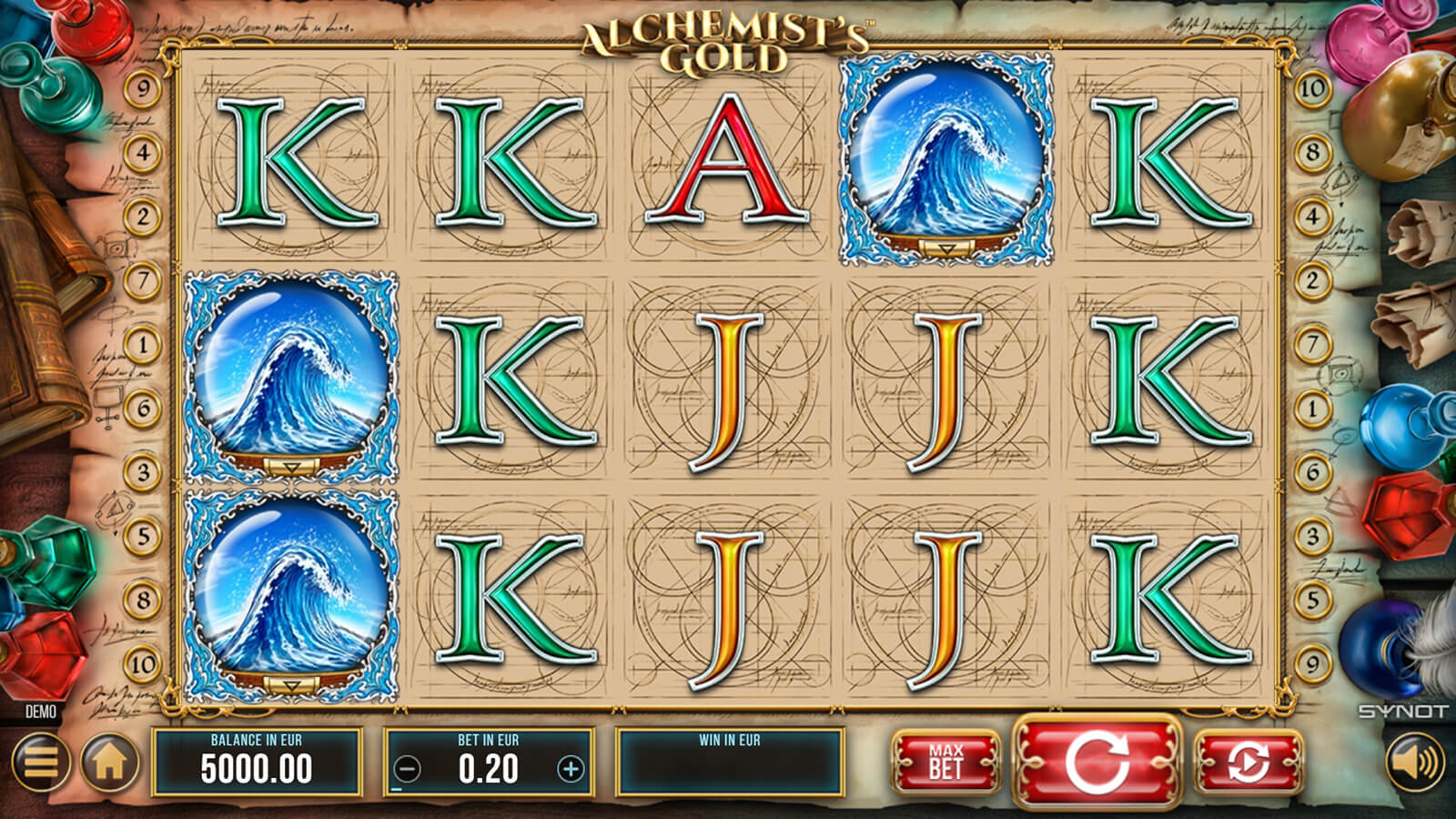This screenshot has width=1456, height=819.
Task: Toggle the game sound
Action: click(x=1415, y=761)
